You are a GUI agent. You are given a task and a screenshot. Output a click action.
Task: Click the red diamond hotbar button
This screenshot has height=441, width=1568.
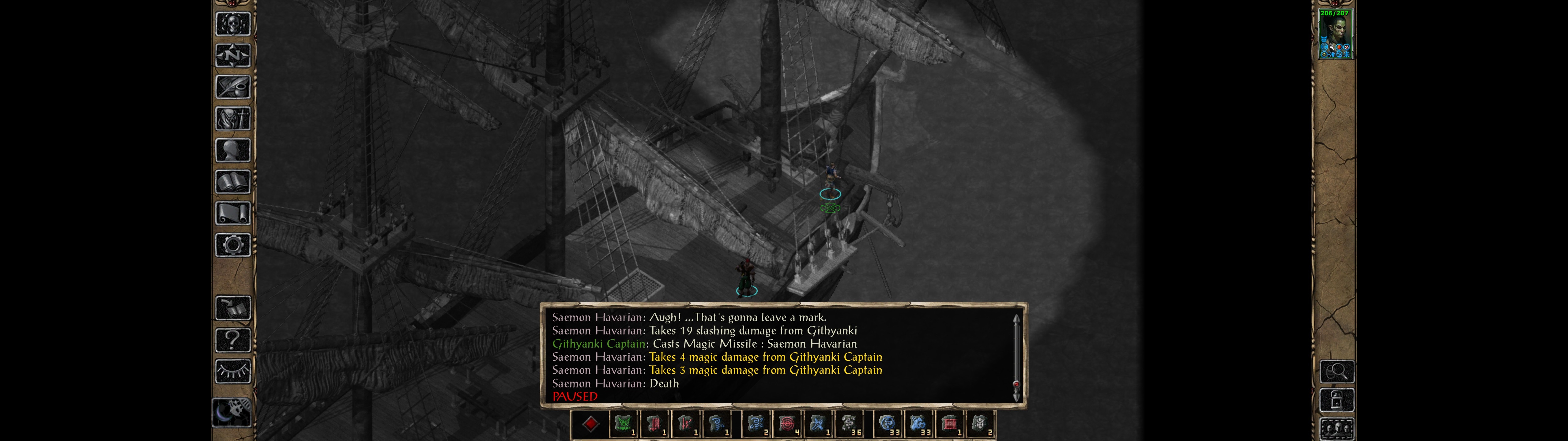(590, 424)
